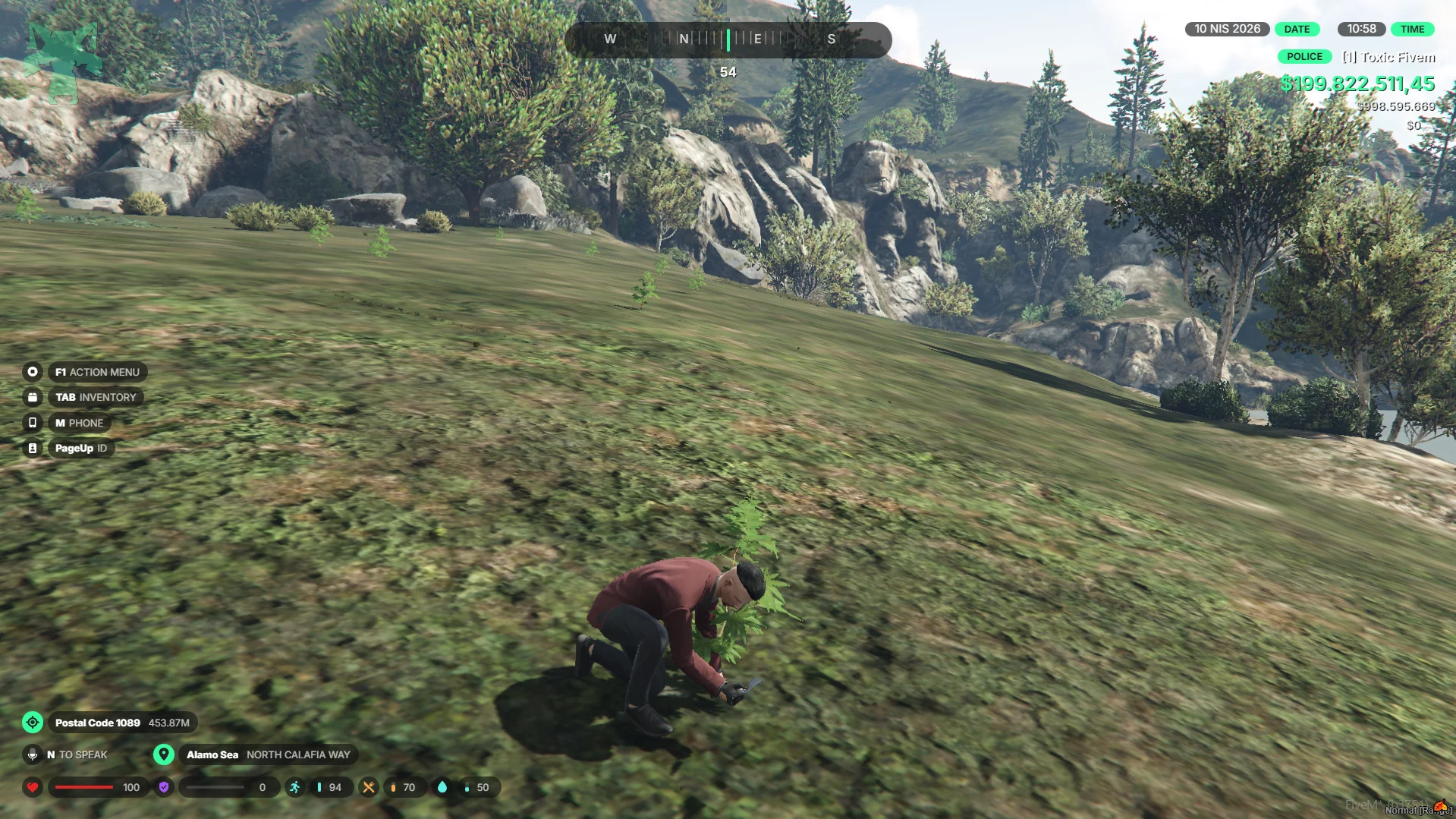
Task: Toggle the microphone voice icon
Action: 33,754
